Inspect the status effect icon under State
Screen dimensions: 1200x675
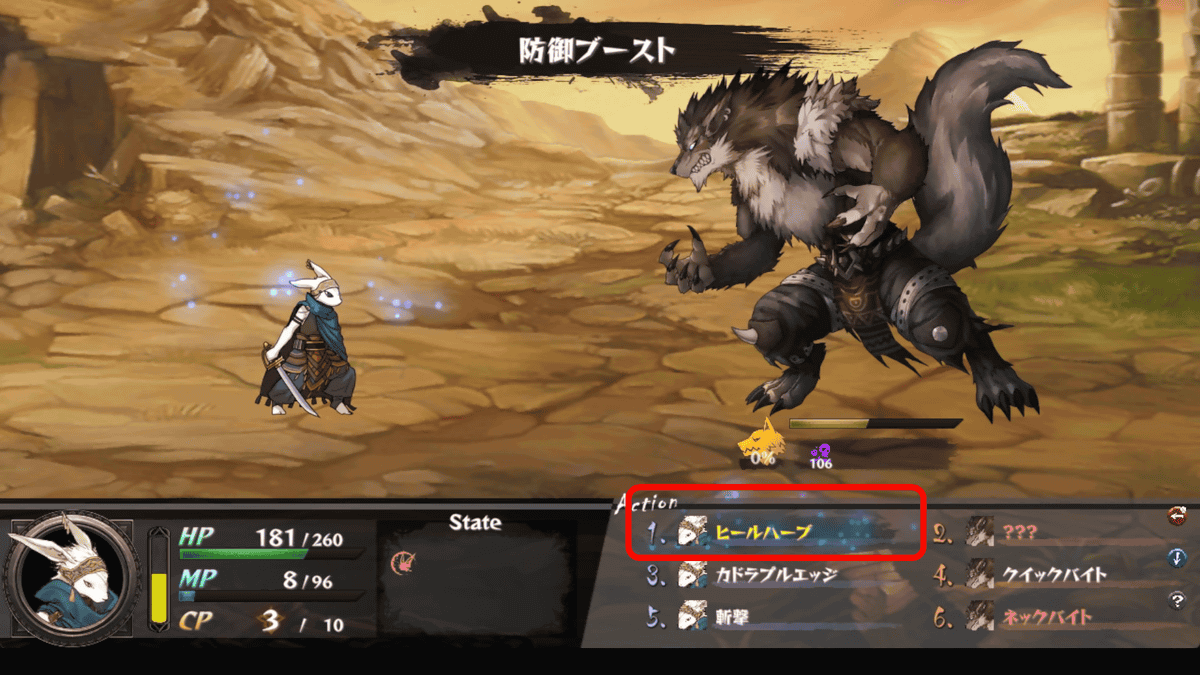pos(402,562)
